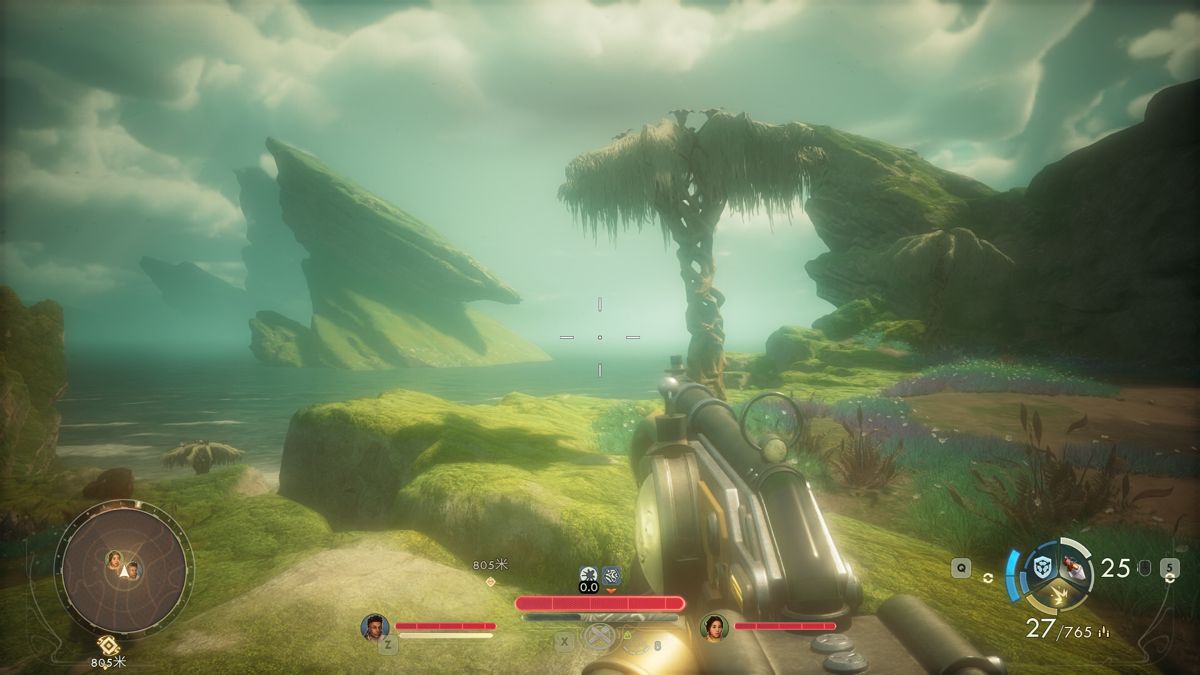Click the swirl status effect icon

pyautogui.click(x=612, y=574)
